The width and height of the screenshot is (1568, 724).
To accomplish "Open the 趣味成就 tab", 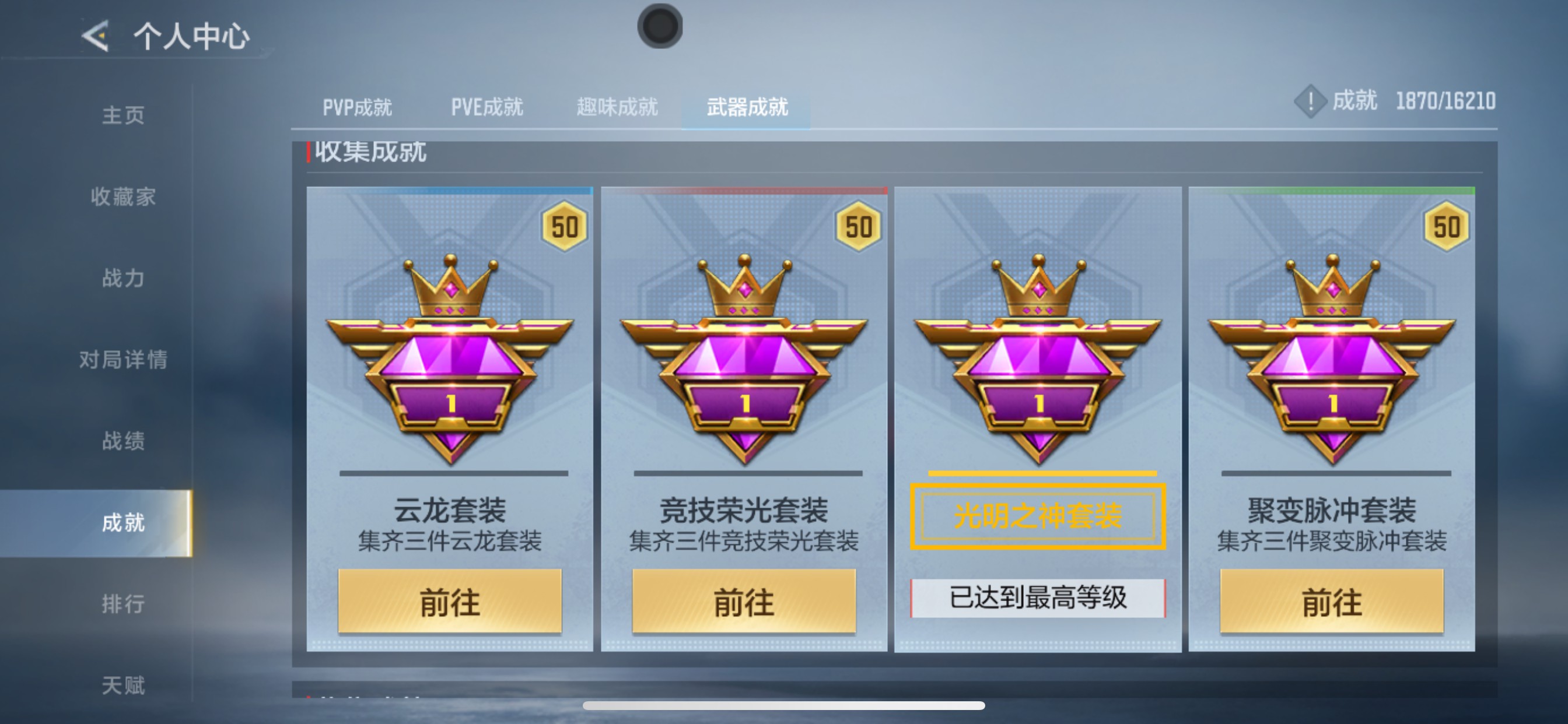I will [616, 107].
